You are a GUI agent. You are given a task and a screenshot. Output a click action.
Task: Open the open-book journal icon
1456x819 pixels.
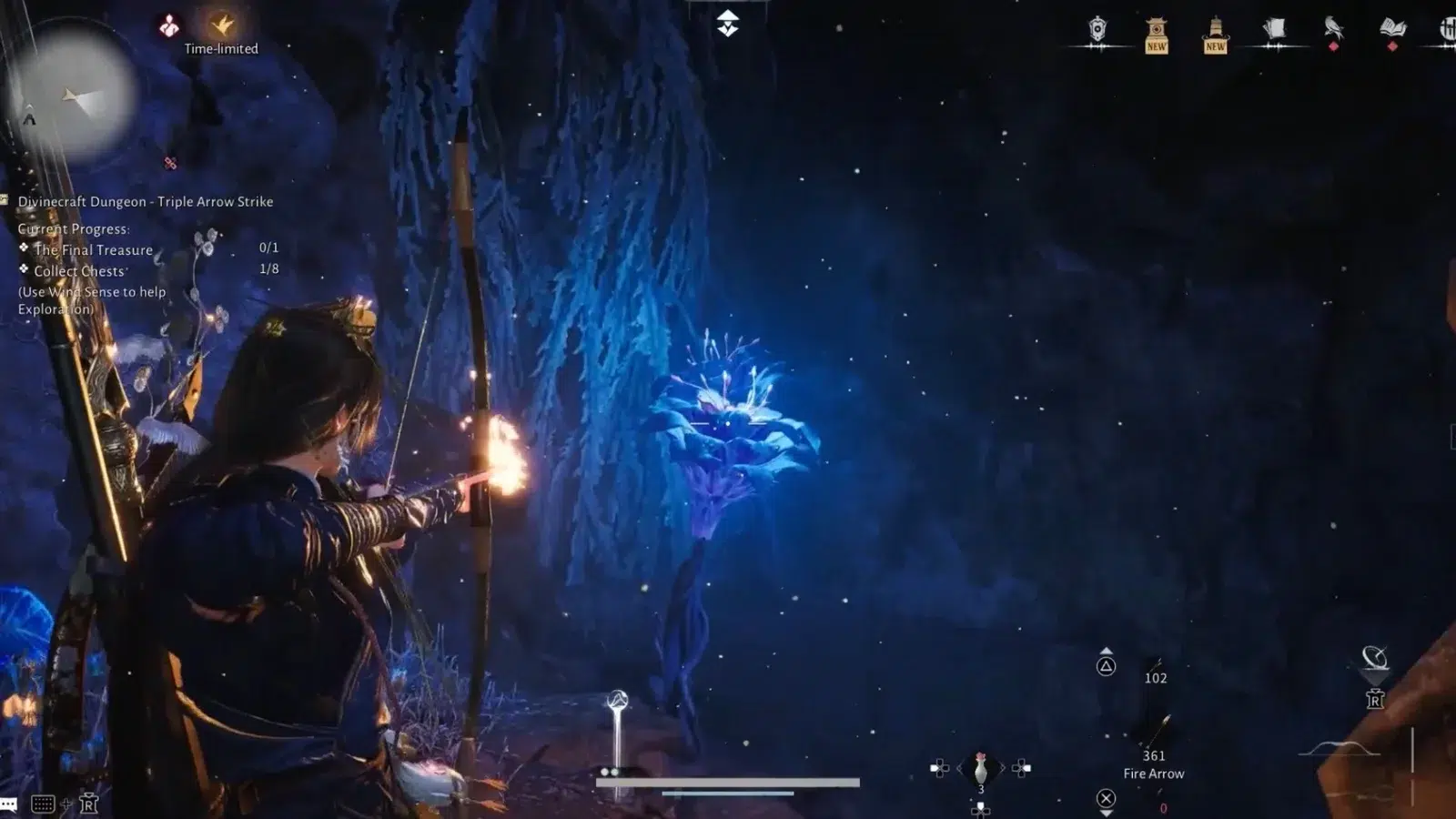coord(1392,29)
